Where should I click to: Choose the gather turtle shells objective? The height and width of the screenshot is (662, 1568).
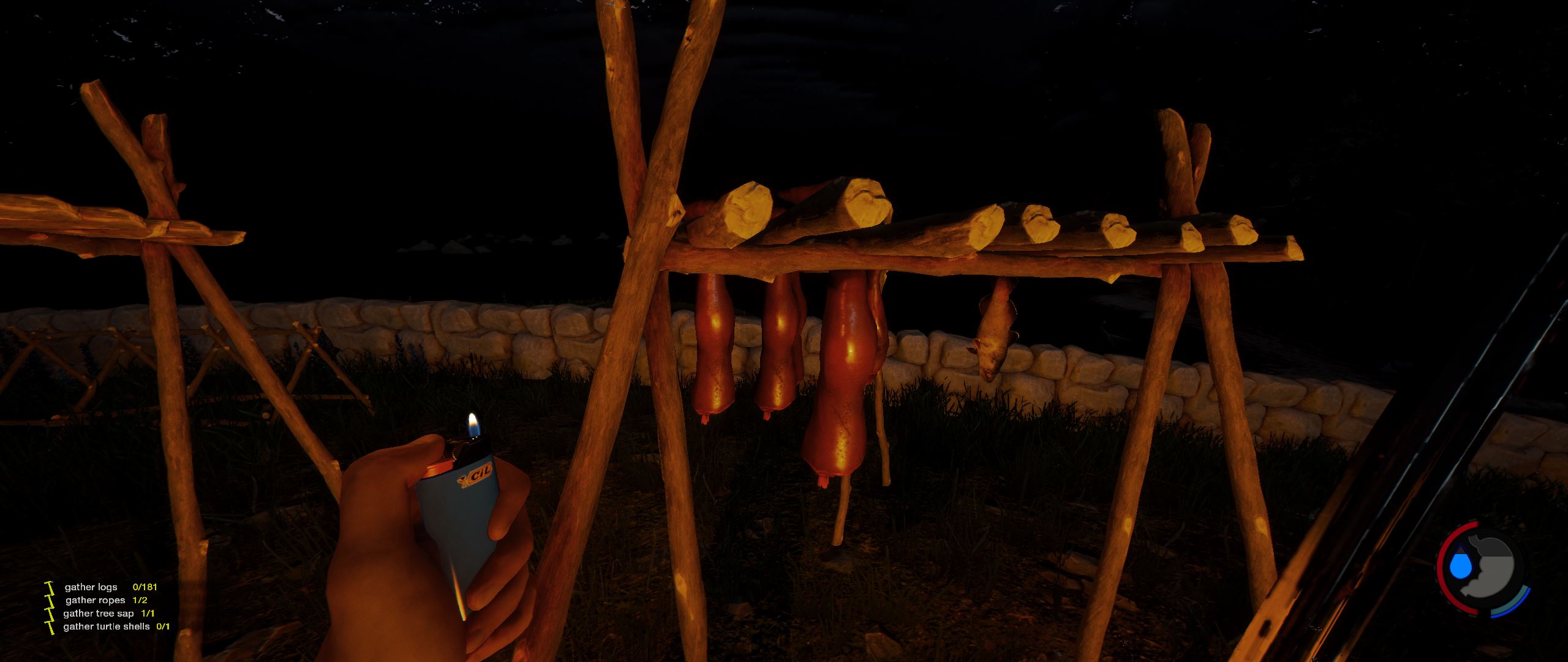pyautogui.click(x=106, y=626)
